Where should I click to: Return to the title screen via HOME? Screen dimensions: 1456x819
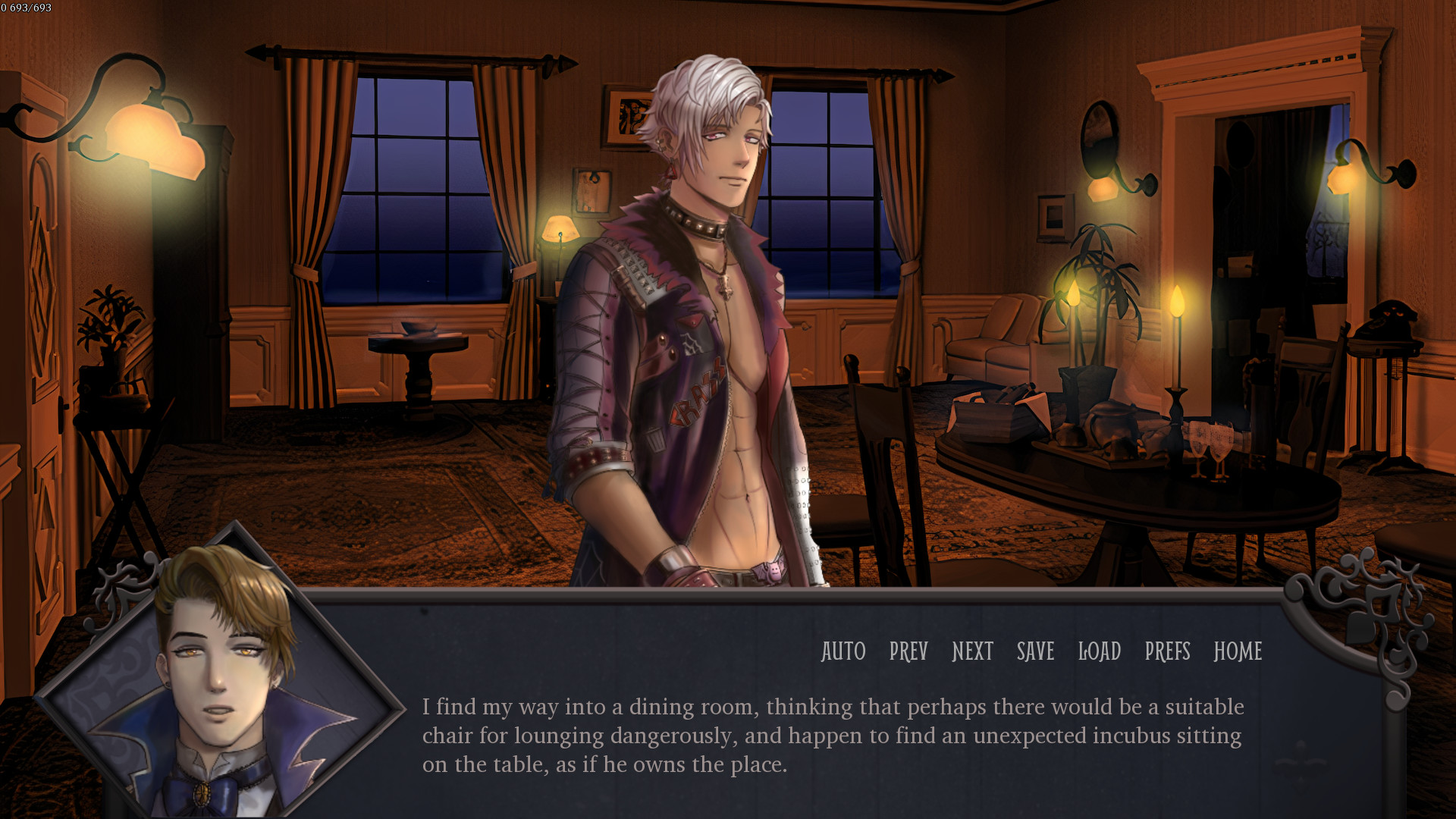[1238, 652]
